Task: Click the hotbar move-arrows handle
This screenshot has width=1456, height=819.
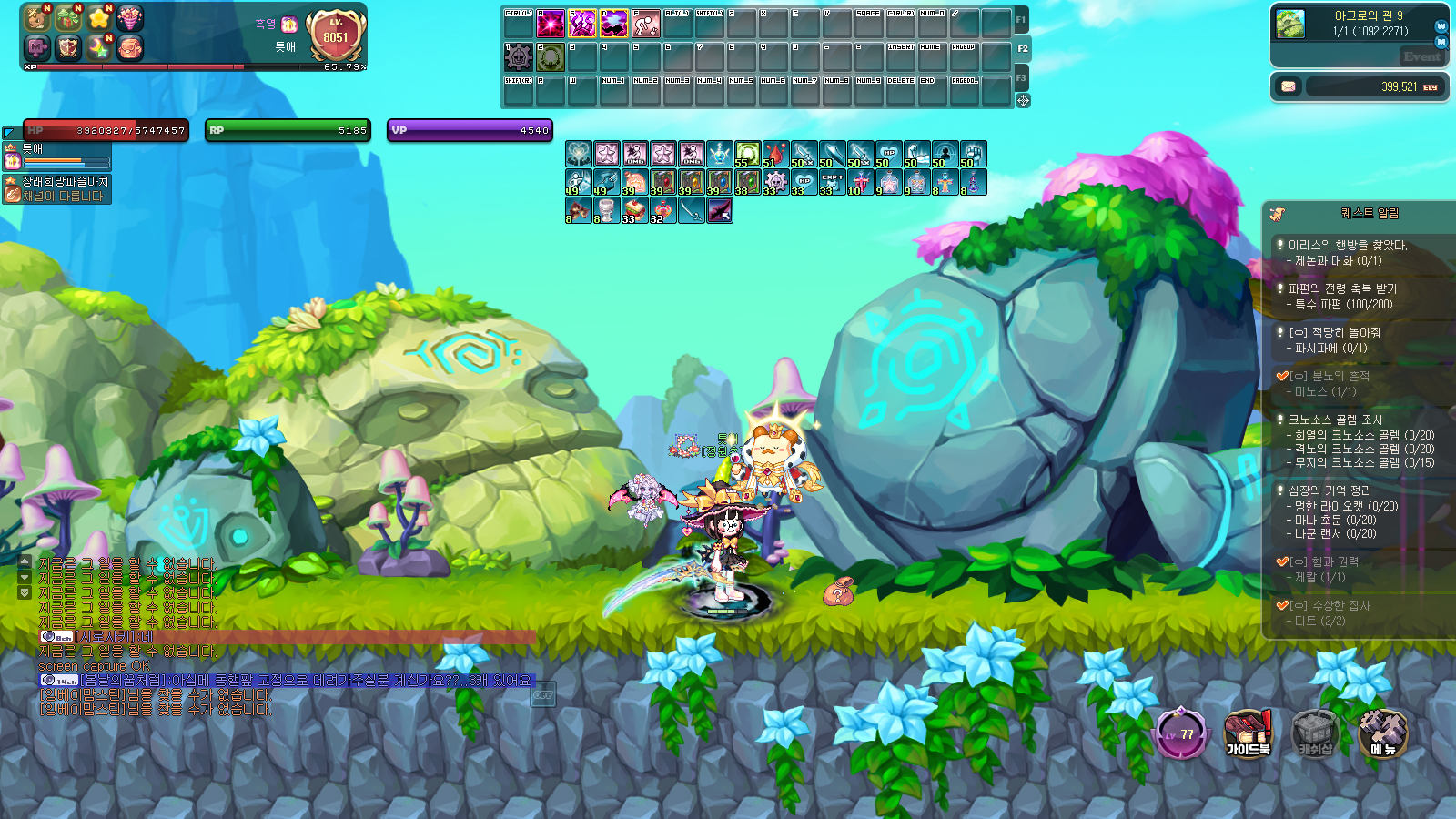Action: (1023, 100)
